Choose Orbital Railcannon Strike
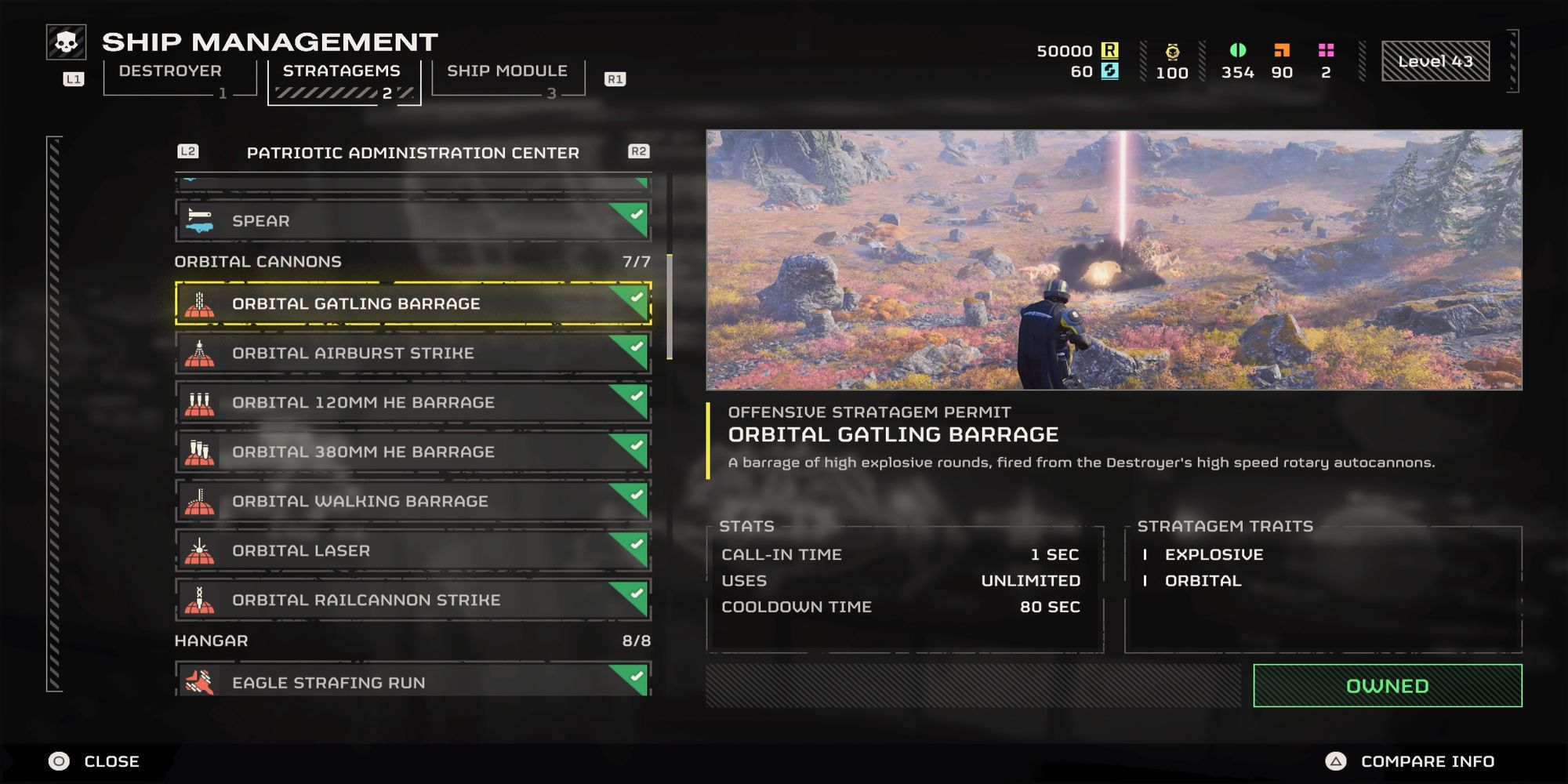This screenshot has width=1568, height=784. [412, 600]
